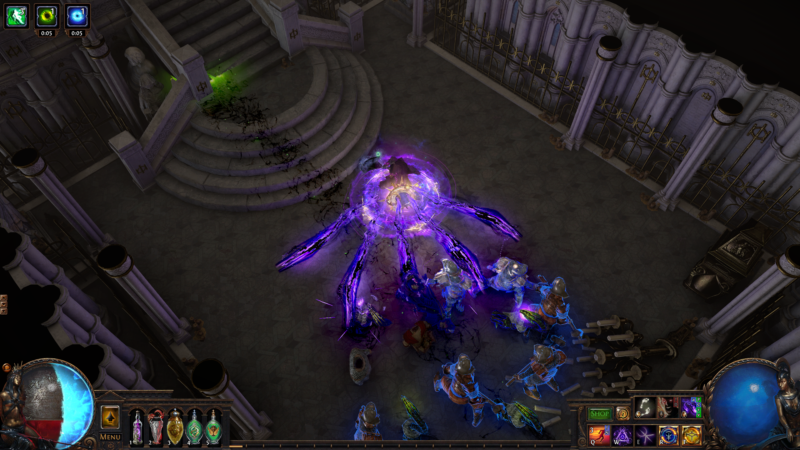The width and height of the screenshot is (800, 450).
Task: Click the blue orb charge buff icon
Action: point(77,14)
